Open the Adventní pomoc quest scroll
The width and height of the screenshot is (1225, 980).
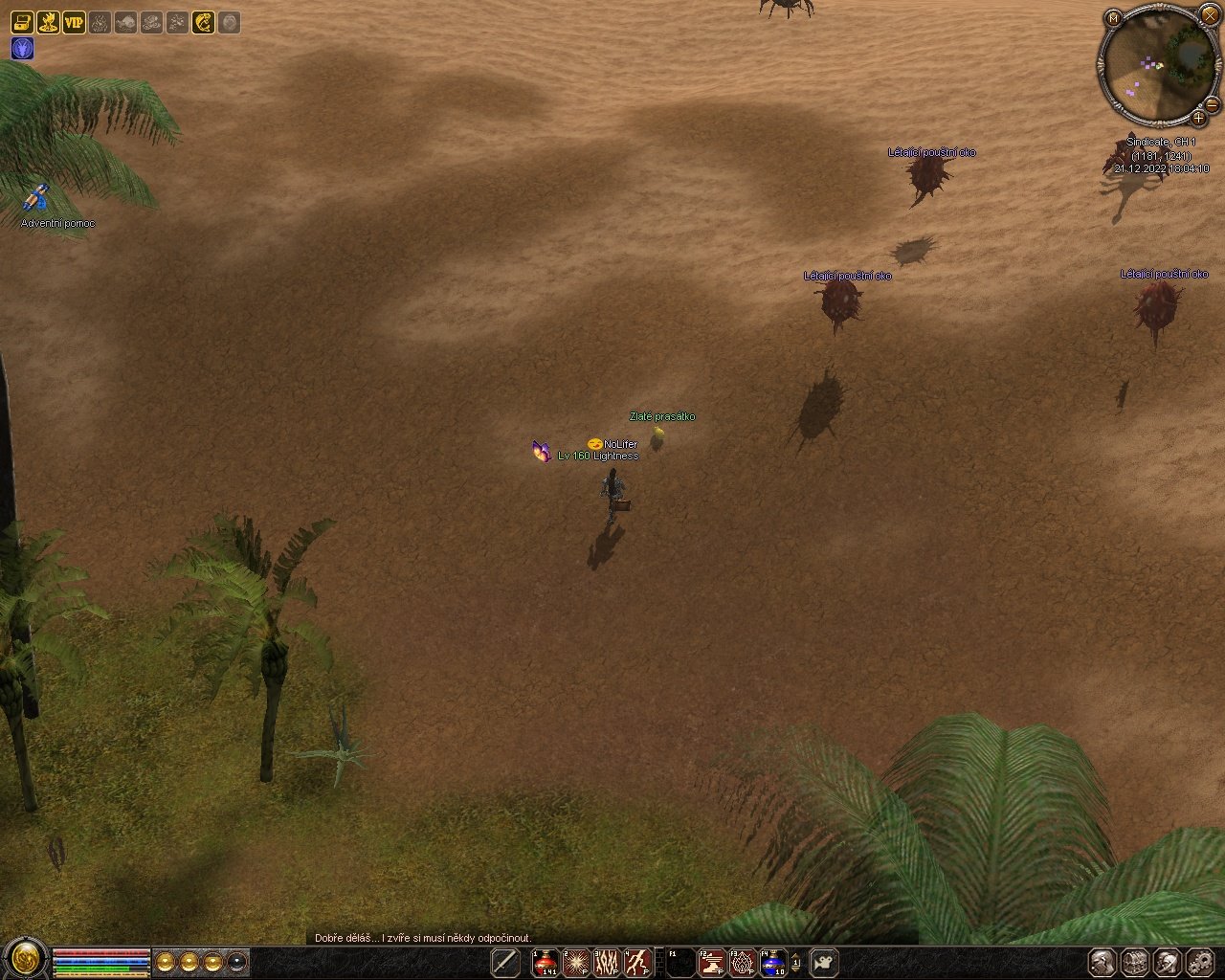[36, 199]
